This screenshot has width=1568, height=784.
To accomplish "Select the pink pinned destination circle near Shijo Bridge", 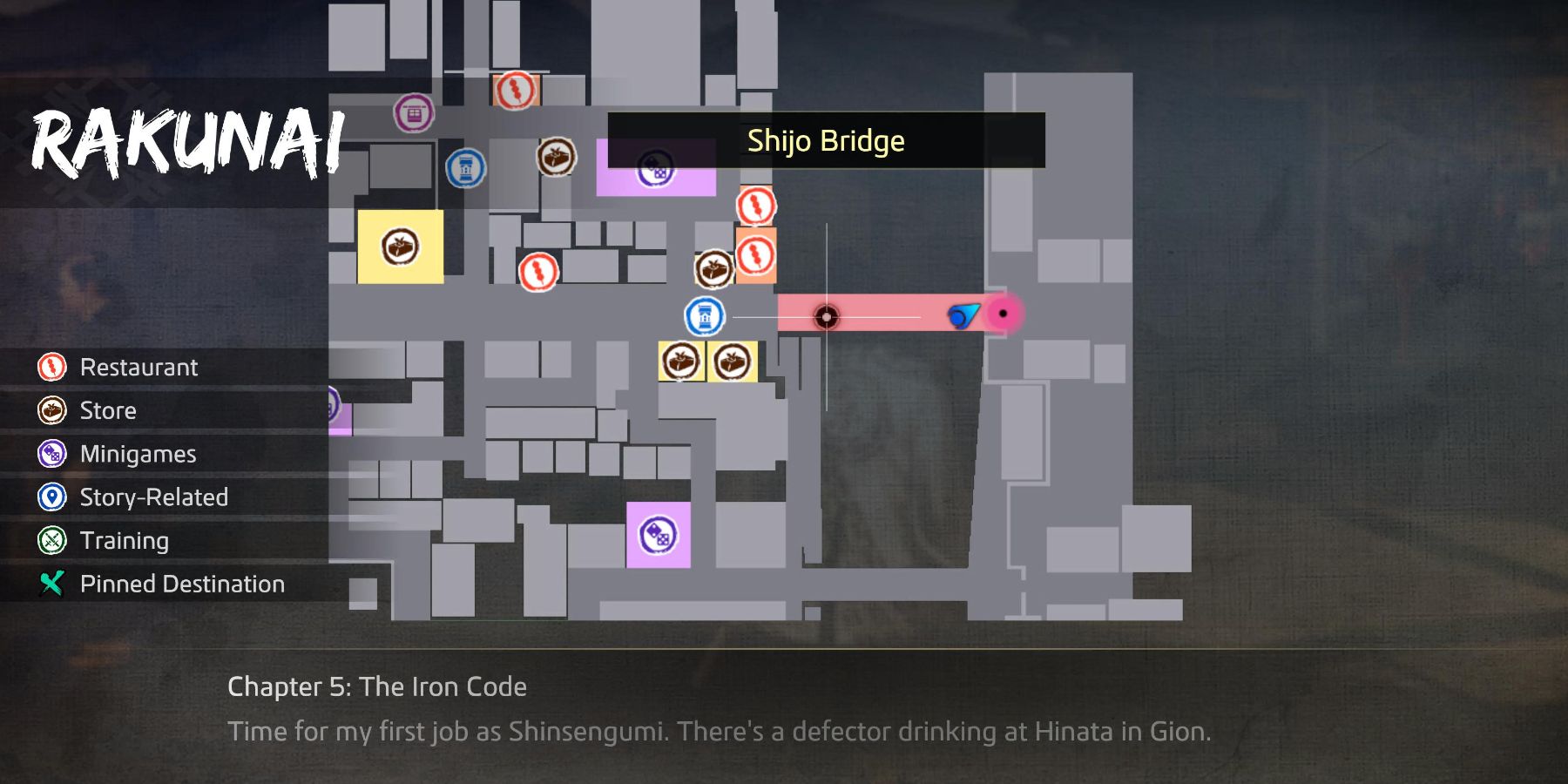I will (x=1004, y=312).
